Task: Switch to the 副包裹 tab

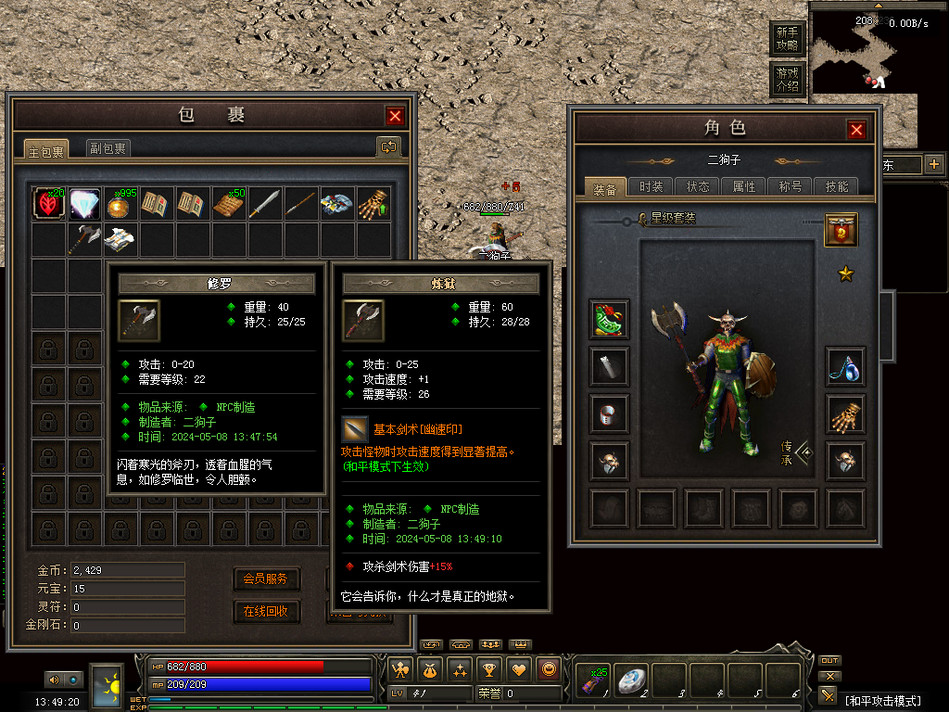Action: [107, 149]
